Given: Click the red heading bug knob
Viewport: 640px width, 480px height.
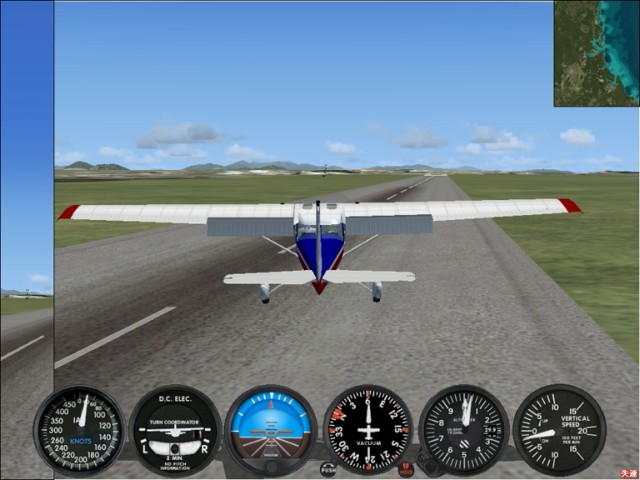Looking at the screenshot, I should [406, 468].
